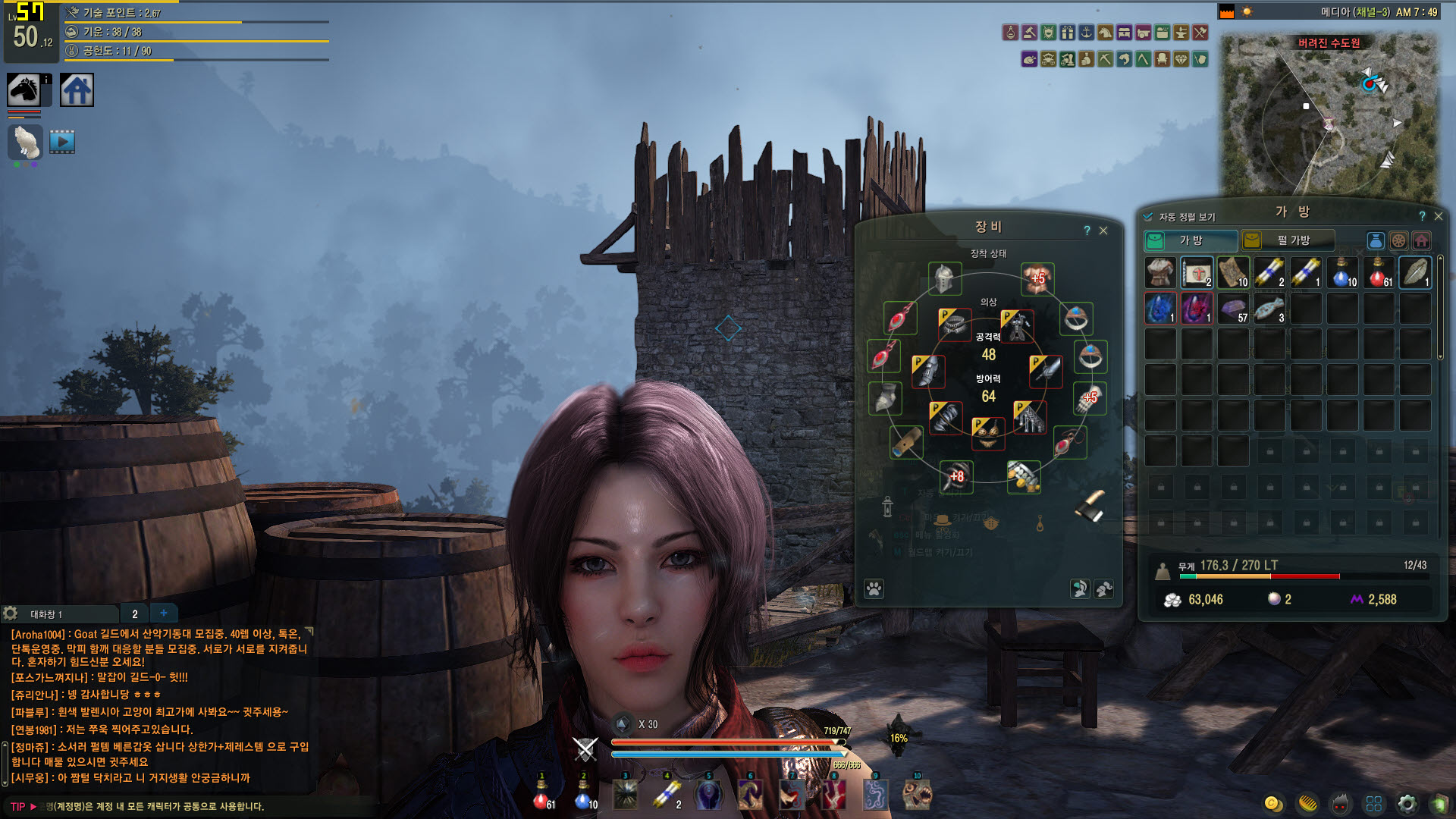The image size is (1456, 819).
Task: Select the regular bag tab
Action: coord(1190,240)
